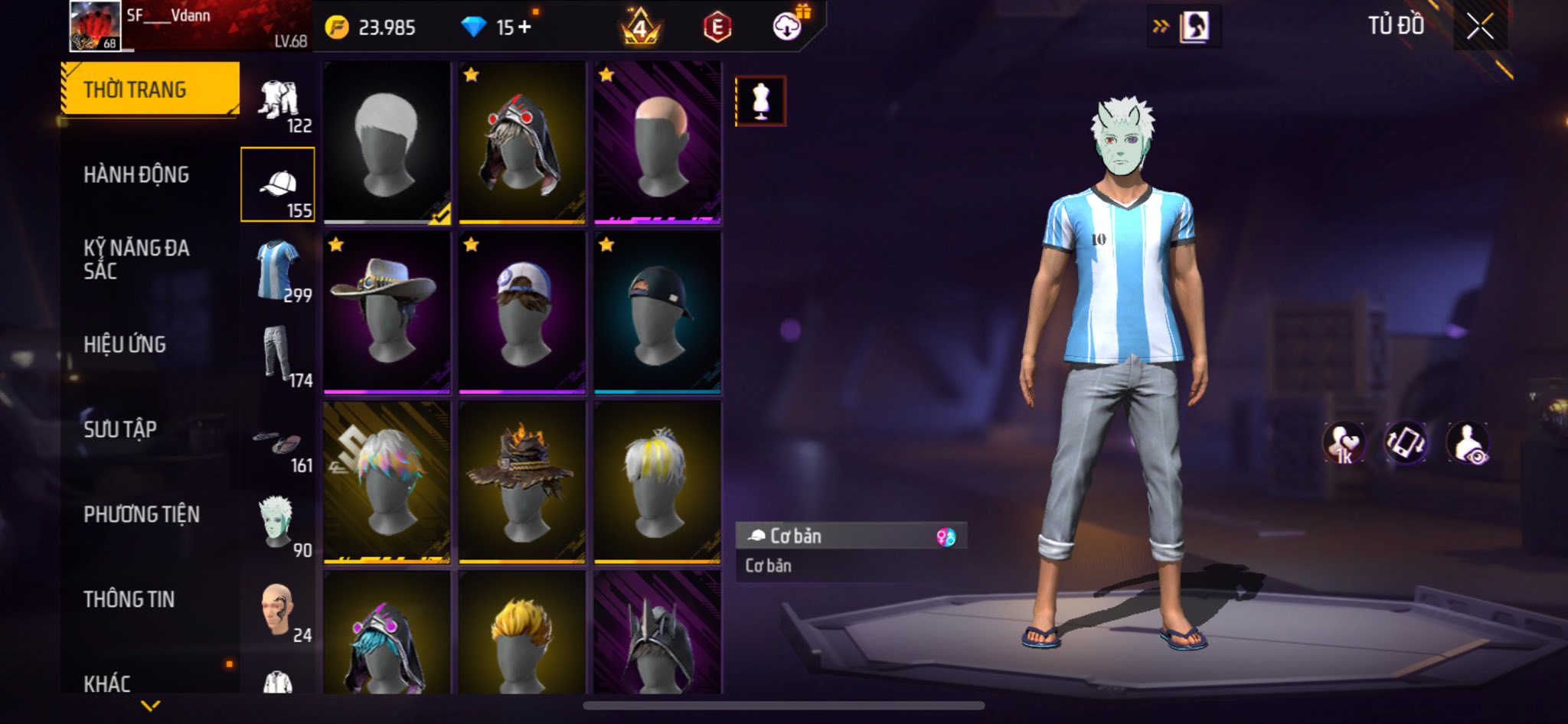Pick the white-haired mask face category

pyautogui.click(x=277, y=523)
